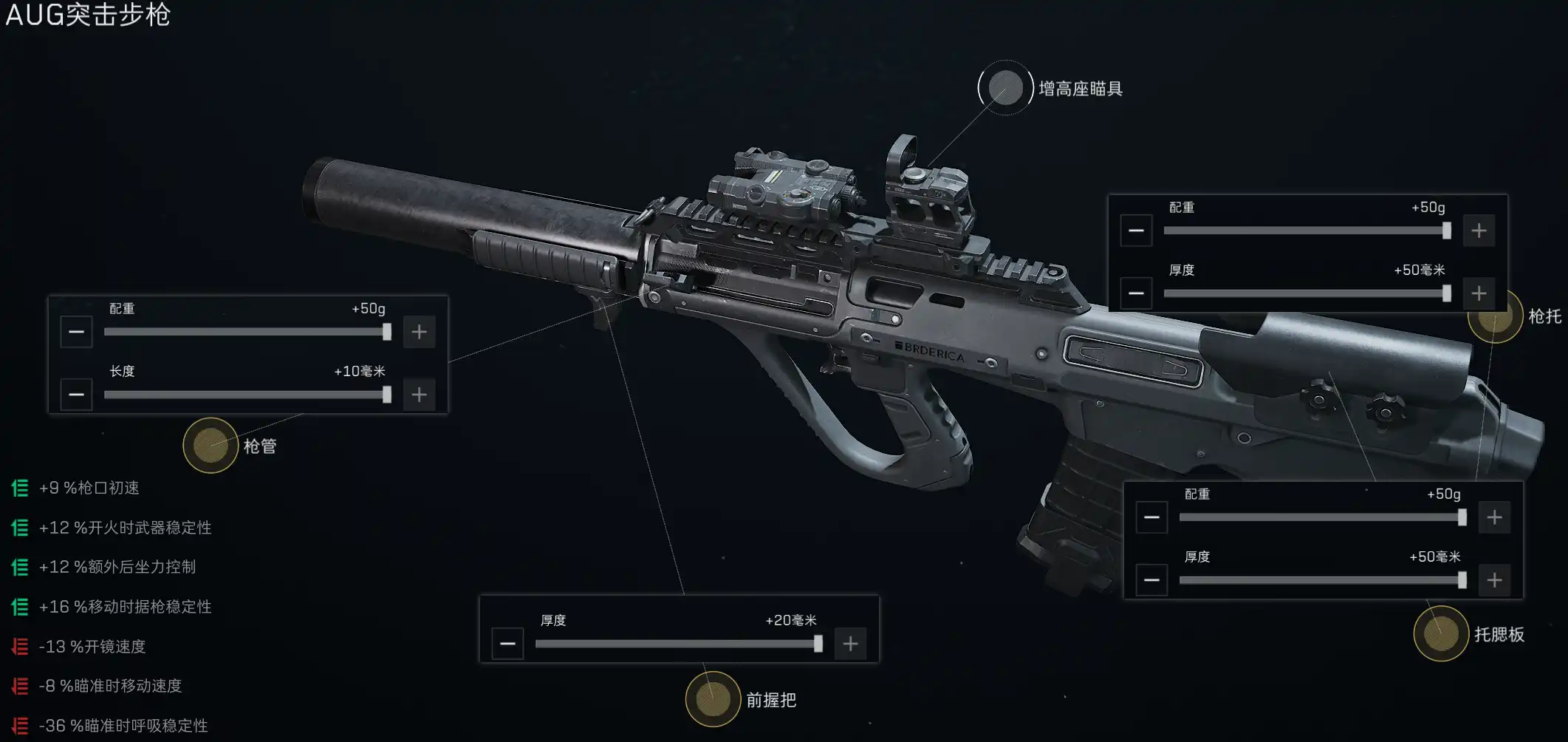Decrease barrel 长度 with the minus button
Viewport: 1568px width, 742px height.
(x=76, y=395)
